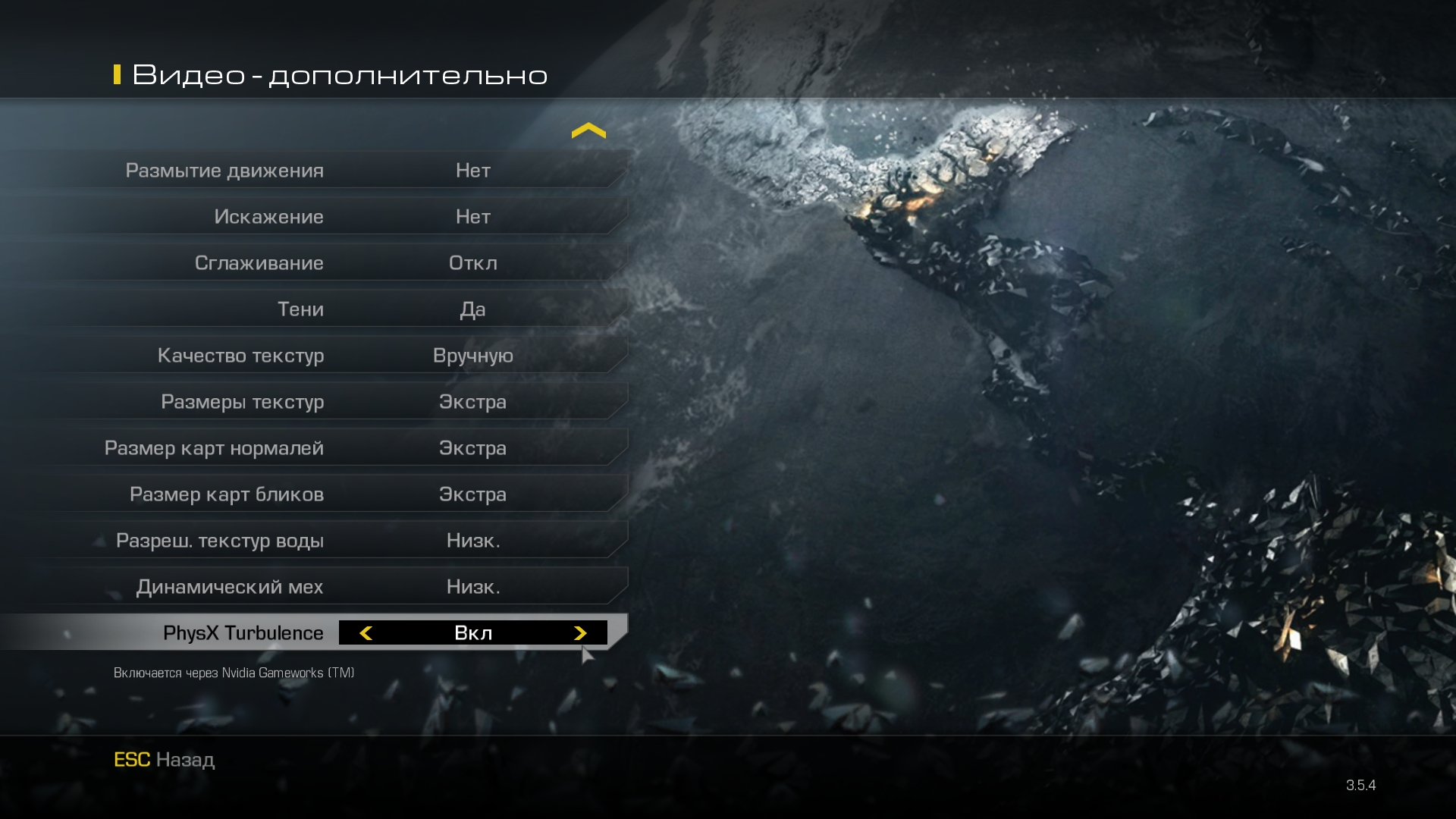Viewport: 1456px width, 819px height.
Task: Select the Разреш. текстур воды row
Action: pyautogui.click(x=315, y=540)
